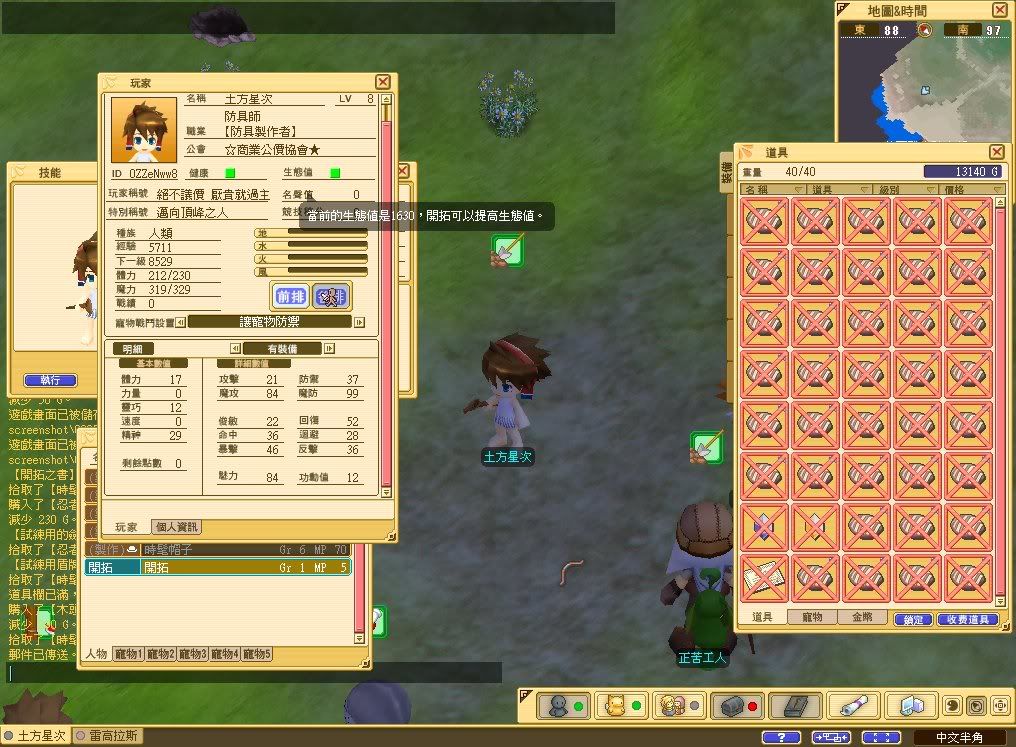Switch inventory to the 寵物 tab
Image resolution: width=1016 pixels, height=747 pixels.
point(812,618)
